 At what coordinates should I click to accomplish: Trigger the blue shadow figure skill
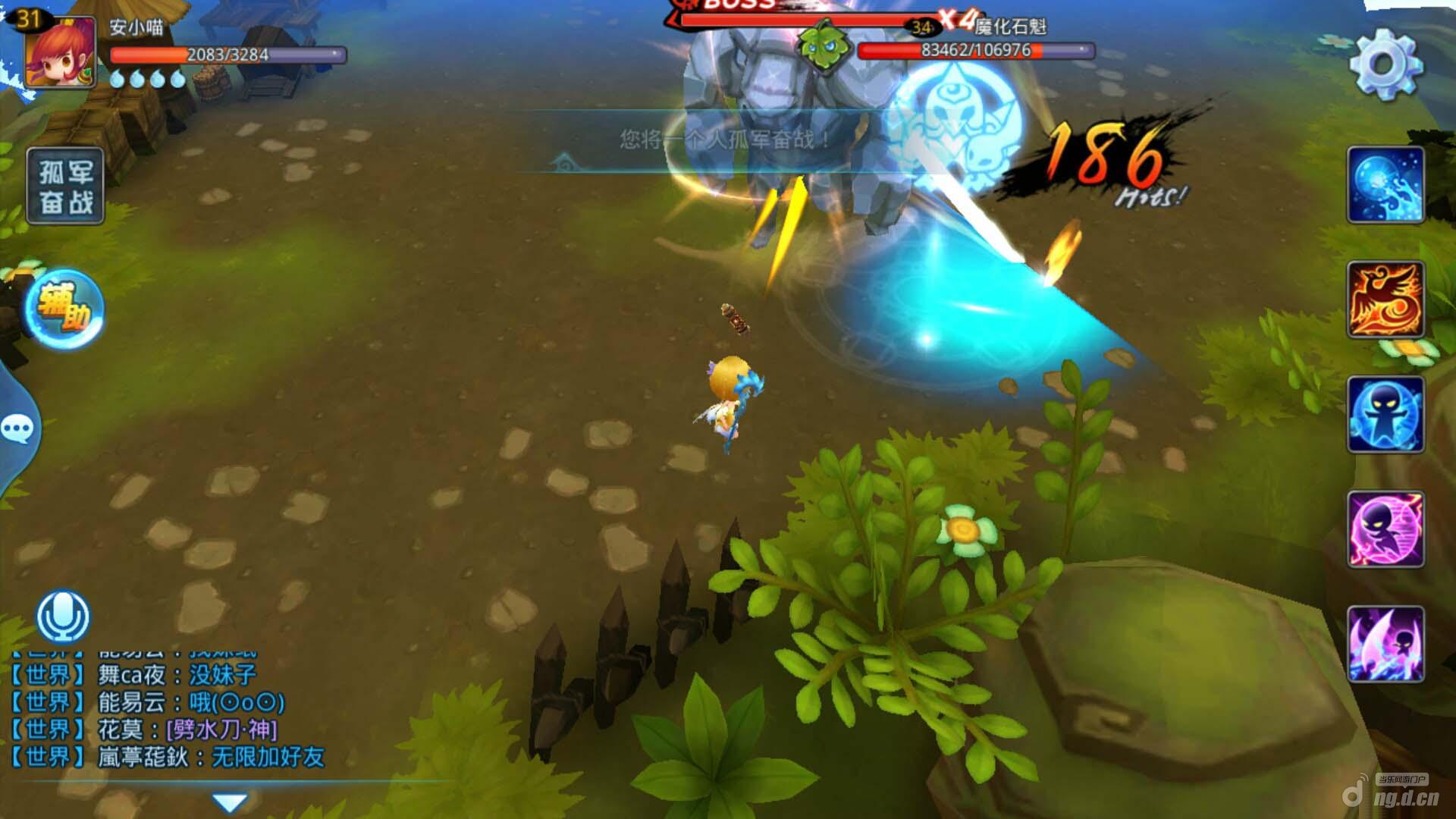pyautogui.click(x=1385, y=415)
